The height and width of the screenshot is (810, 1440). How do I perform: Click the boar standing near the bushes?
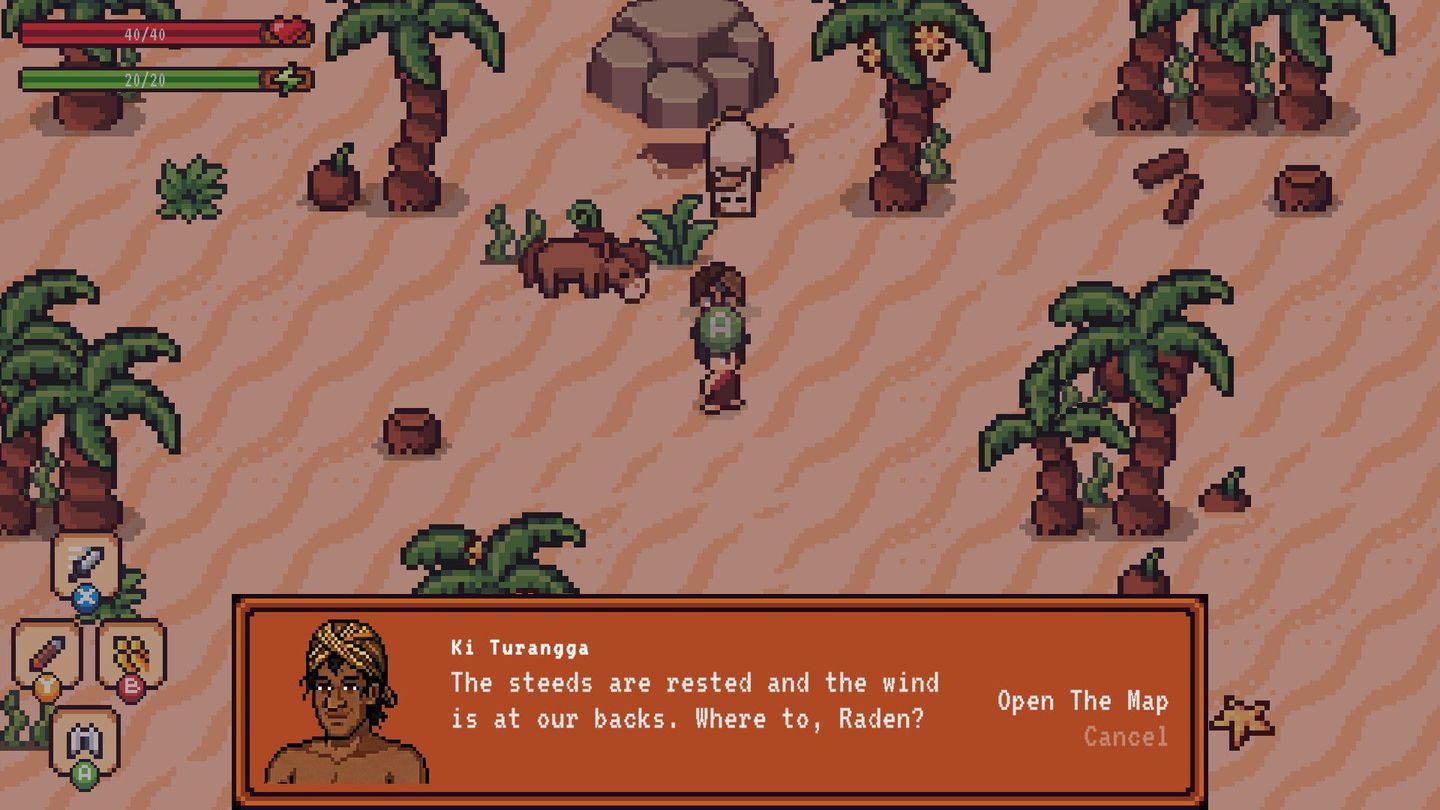[x=585, y=265]
